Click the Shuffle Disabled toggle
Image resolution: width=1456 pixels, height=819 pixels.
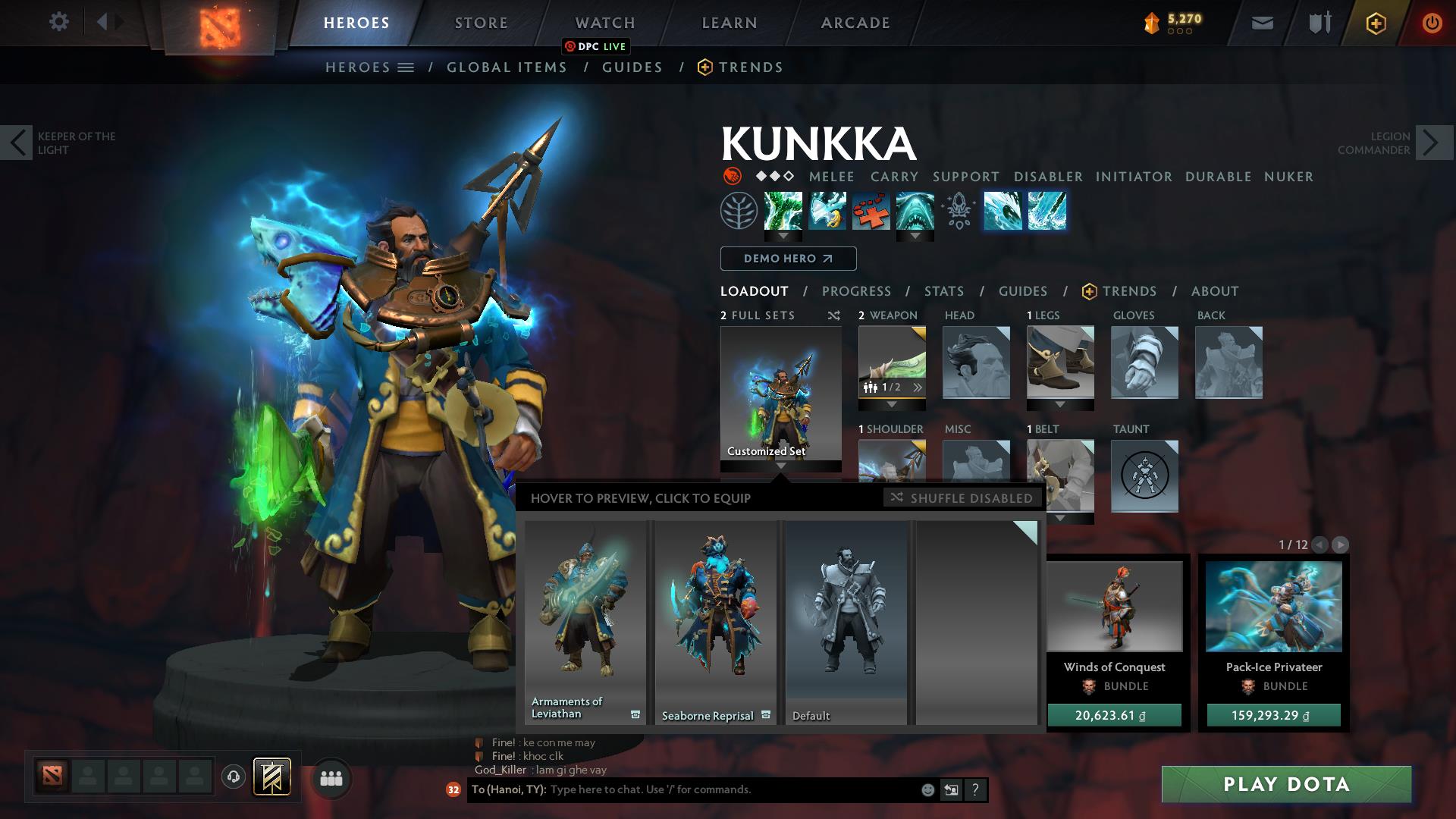[962, 498]
